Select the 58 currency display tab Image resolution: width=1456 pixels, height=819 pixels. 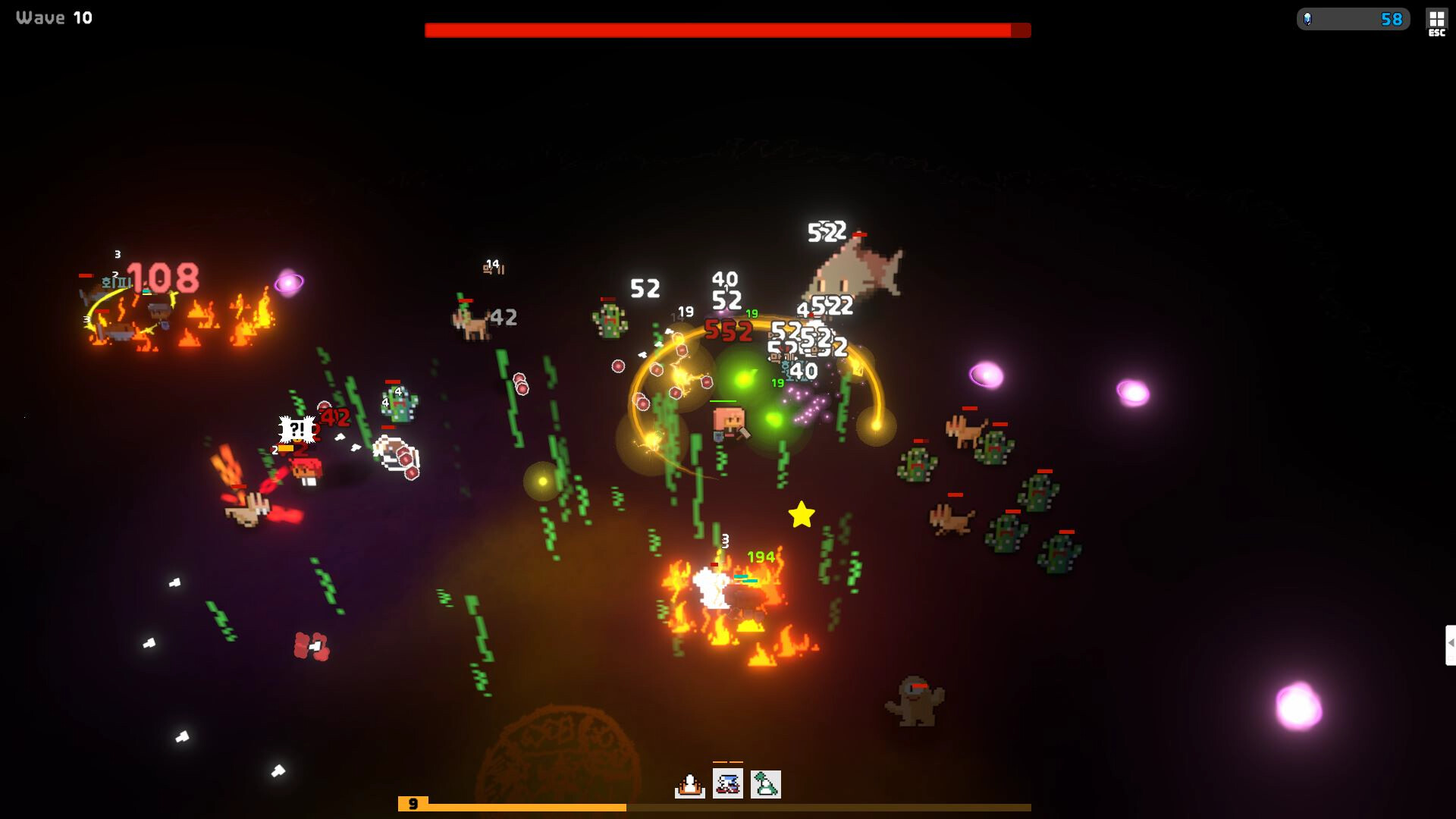click(1390, 20)
